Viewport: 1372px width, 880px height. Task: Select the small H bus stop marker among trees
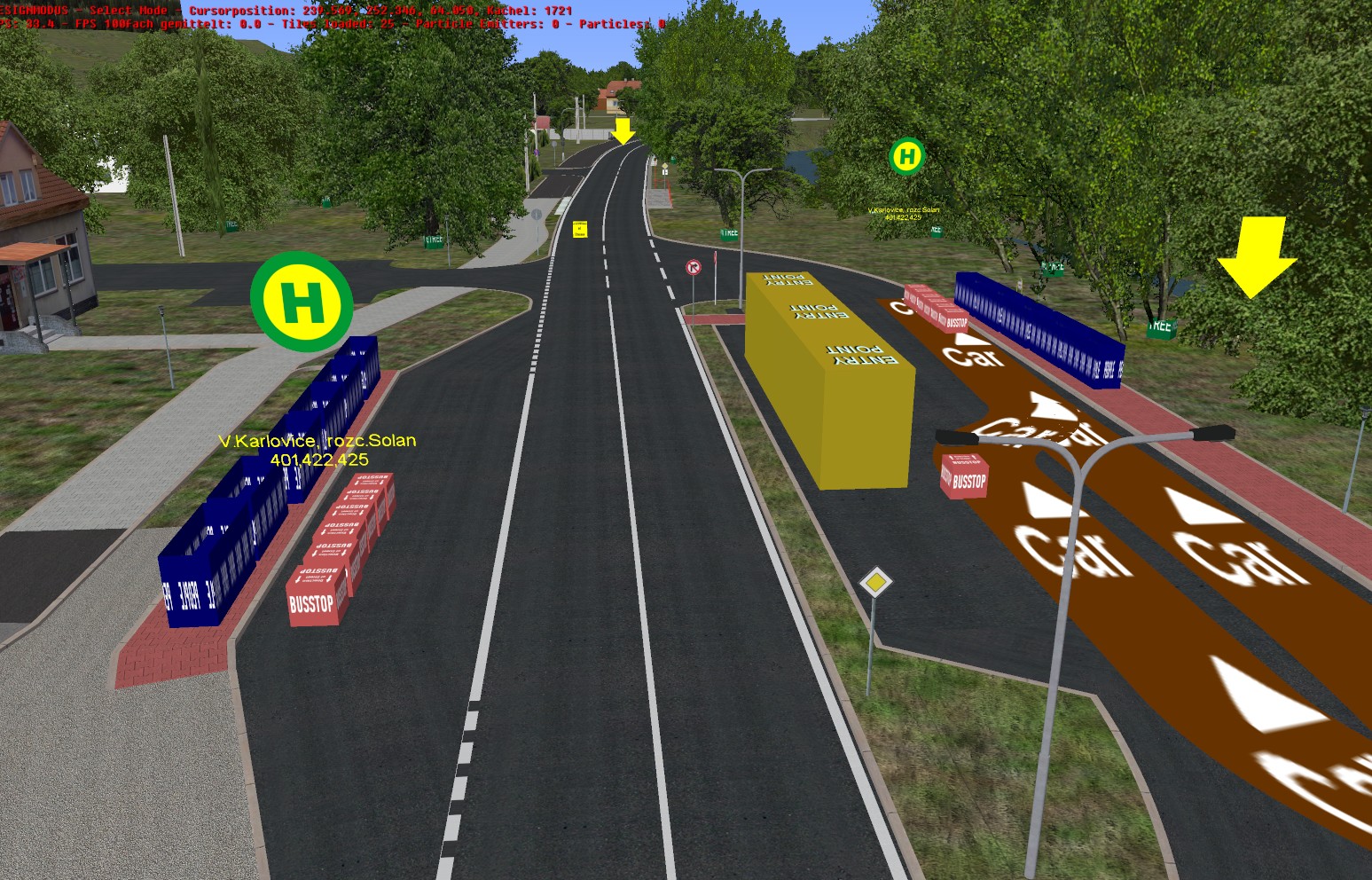[906, 157]
